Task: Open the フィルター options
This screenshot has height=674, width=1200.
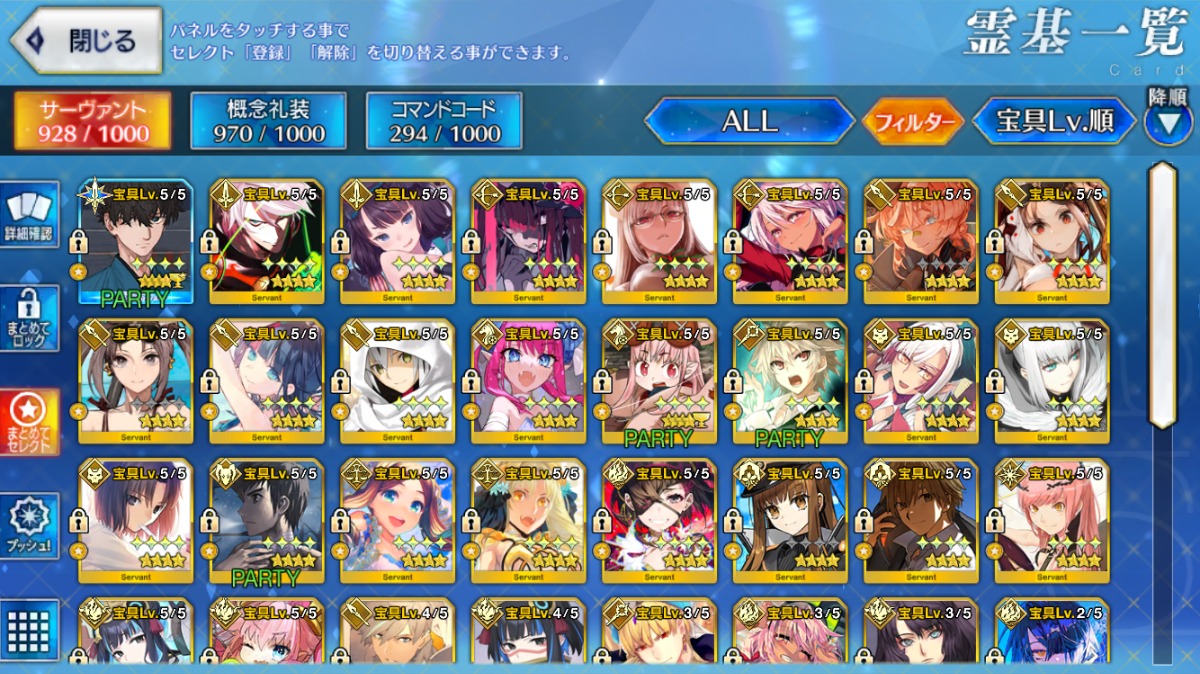Action: (x=913, y=123)
